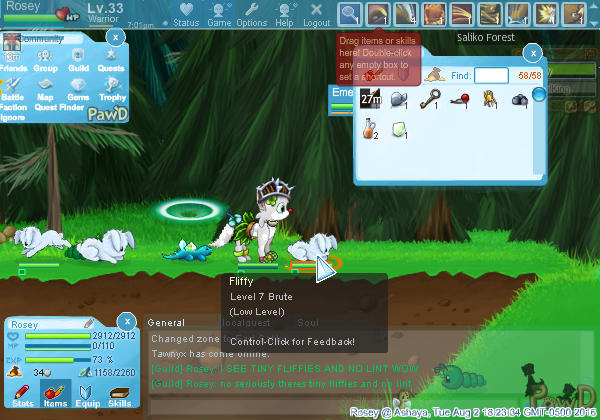Log out of the game
This screenshot has width=600, height=420.
(316, 15)
